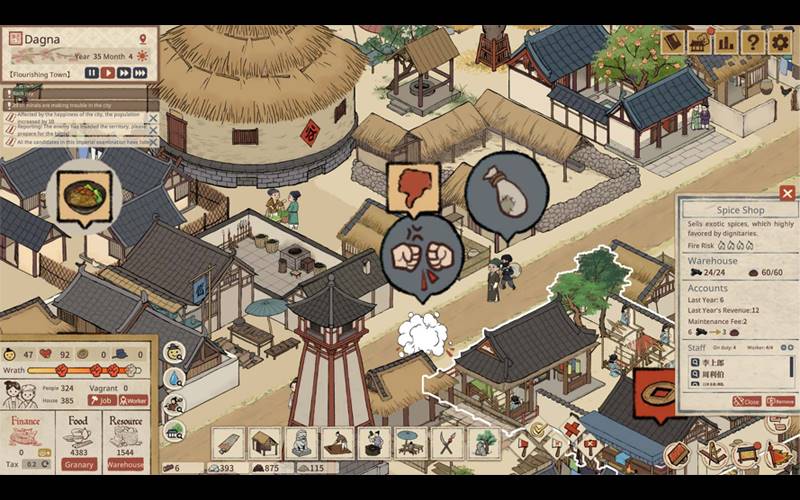The height and width of the screenshot is (500, 800).
Task: Close the Spice Shop panel
Action: [x=787, y=193]
